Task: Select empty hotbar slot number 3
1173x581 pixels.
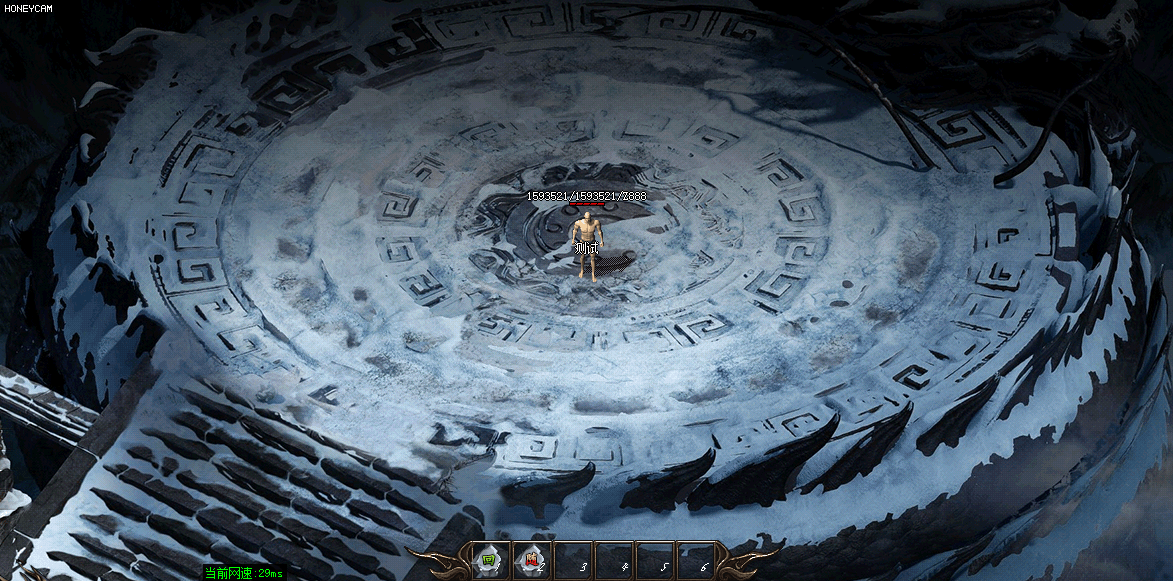Action: pos(574,560)
